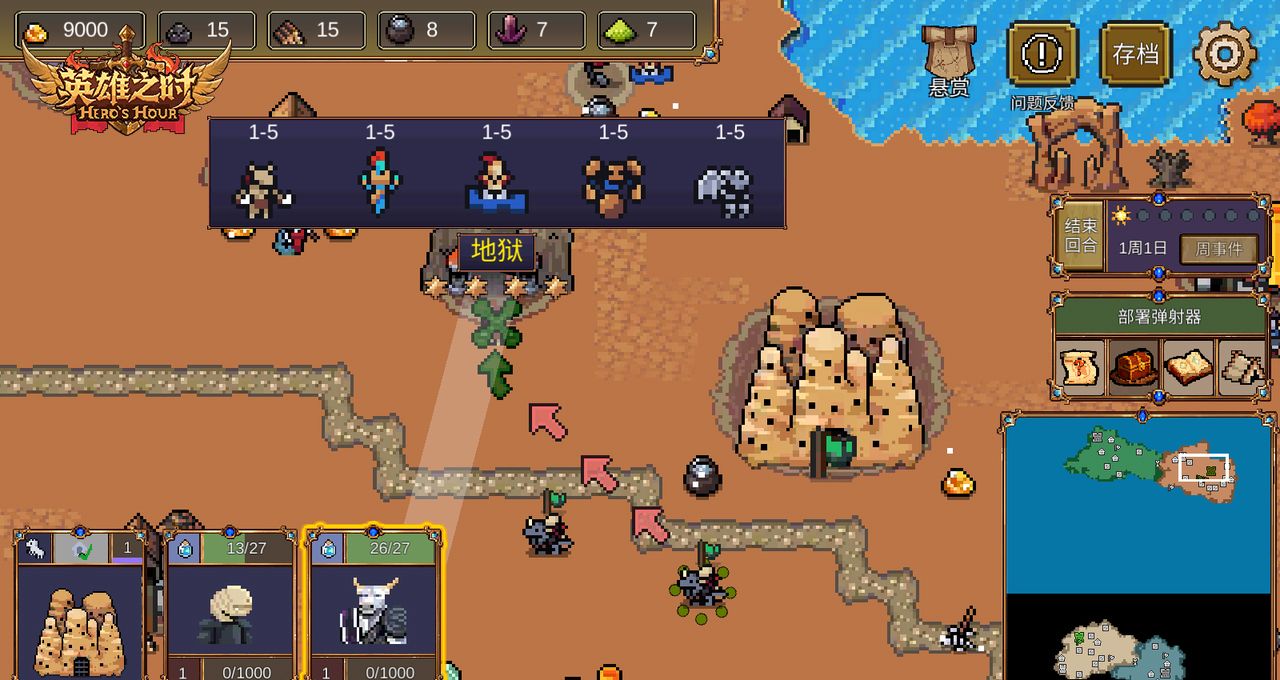Select the sandstone town portrait card
This screenshot has width=1280, height=680.
coord(80,618)
